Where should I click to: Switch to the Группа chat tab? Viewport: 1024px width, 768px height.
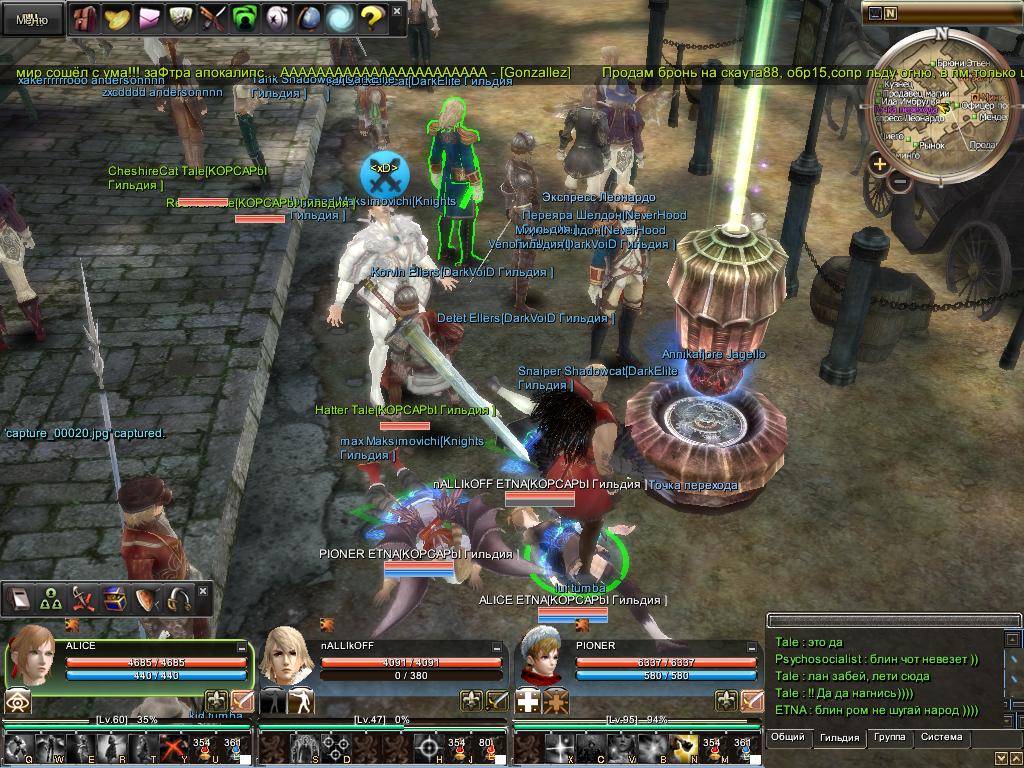tap(889, 738)
